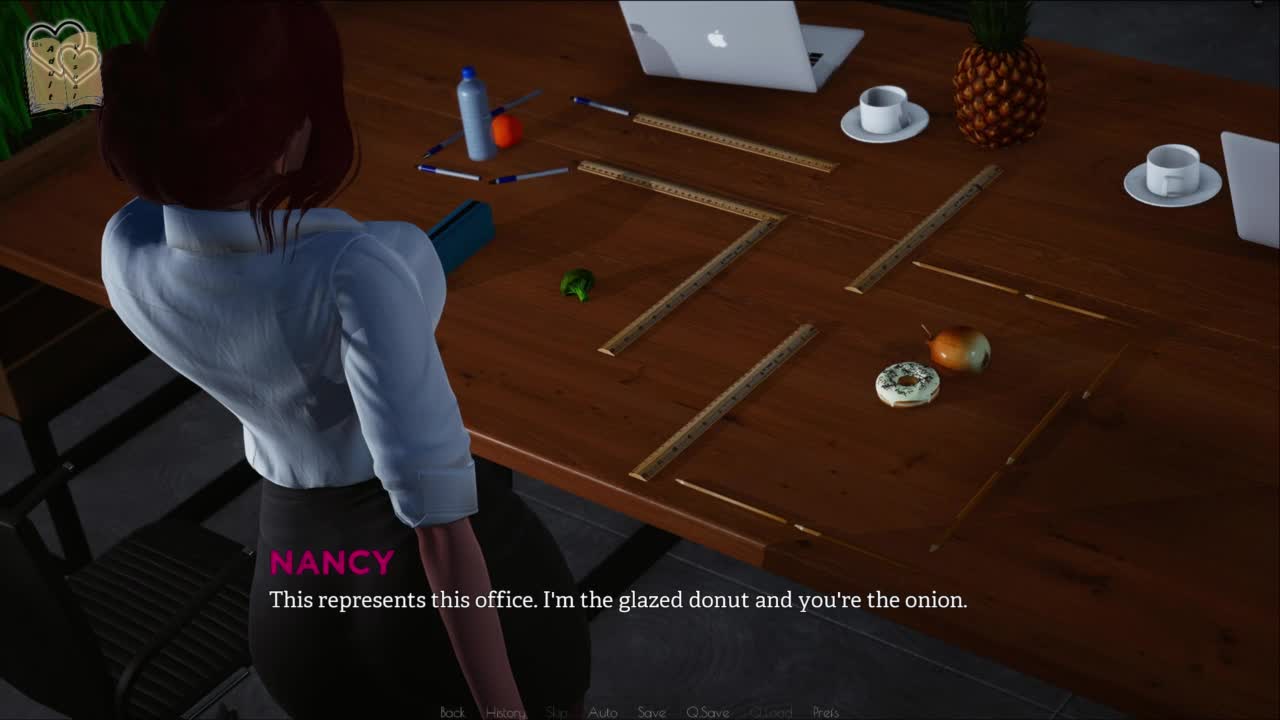Quick load with Q.Load
This screenshot has width=1280, height=720.
[770, 712]
